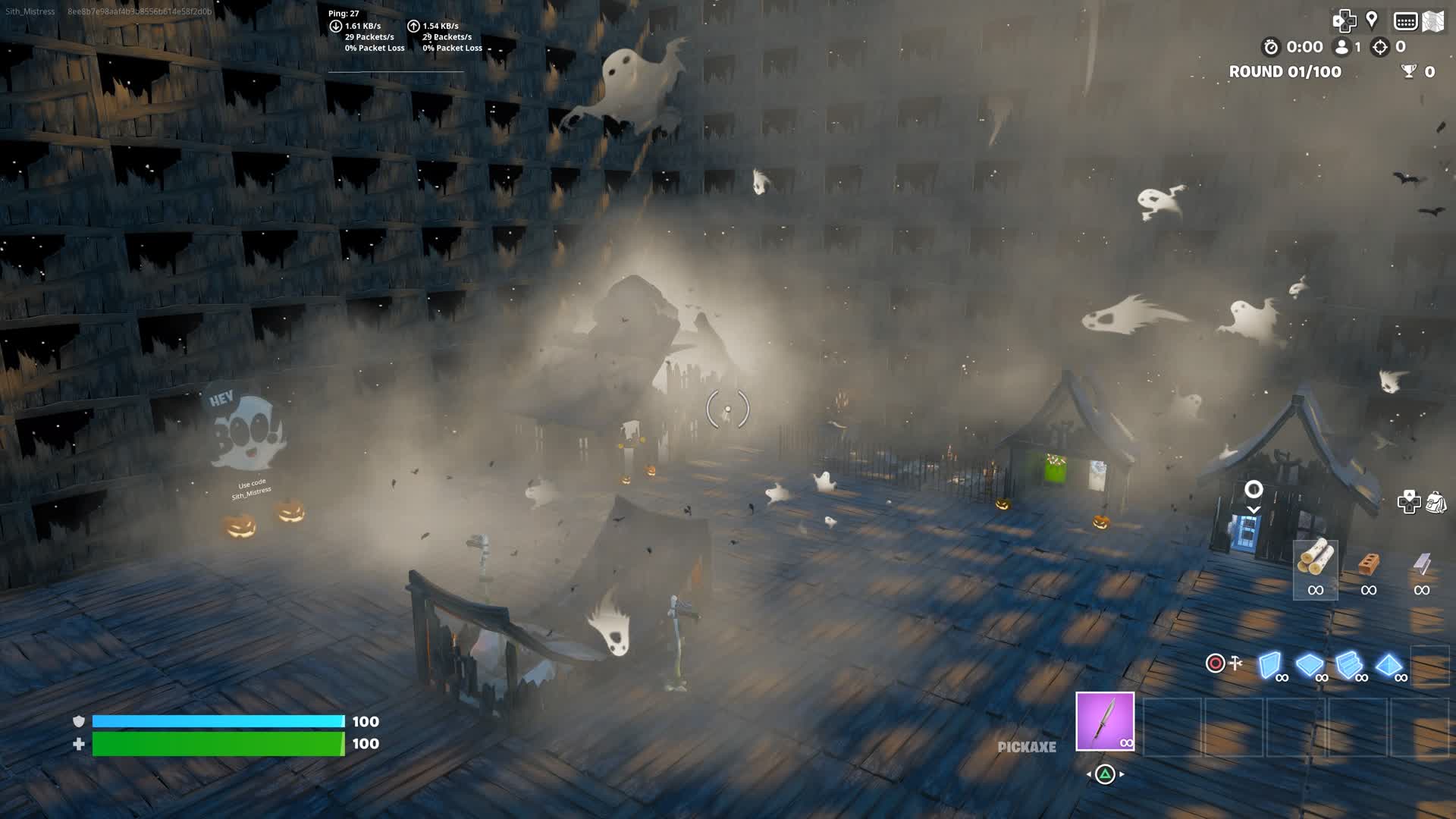This screenshot has height=819, width=1456.
Task: Select the roof pyramid build piece
Action: (1390, 664)
